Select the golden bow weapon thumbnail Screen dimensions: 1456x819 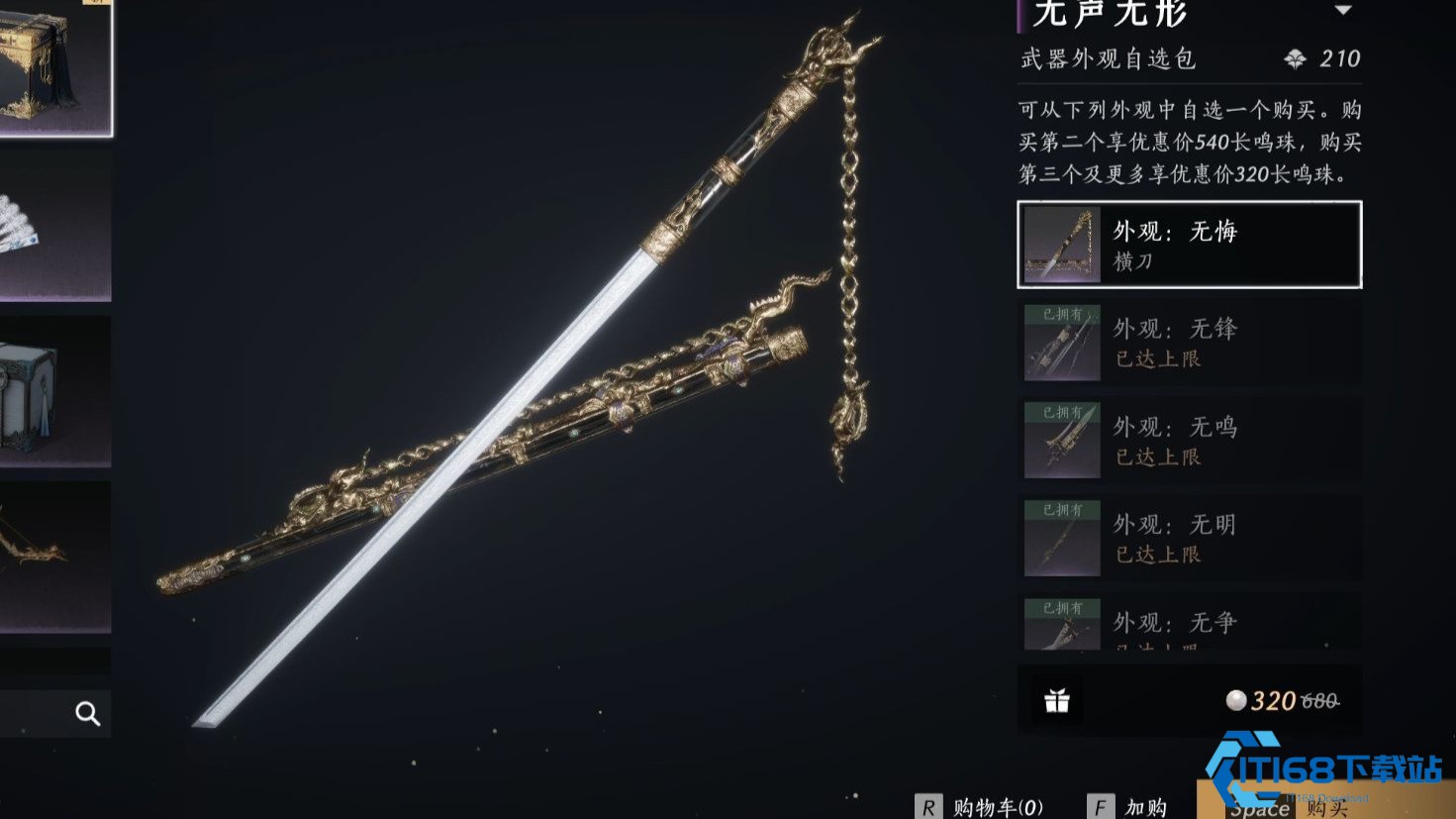point(54,555)
